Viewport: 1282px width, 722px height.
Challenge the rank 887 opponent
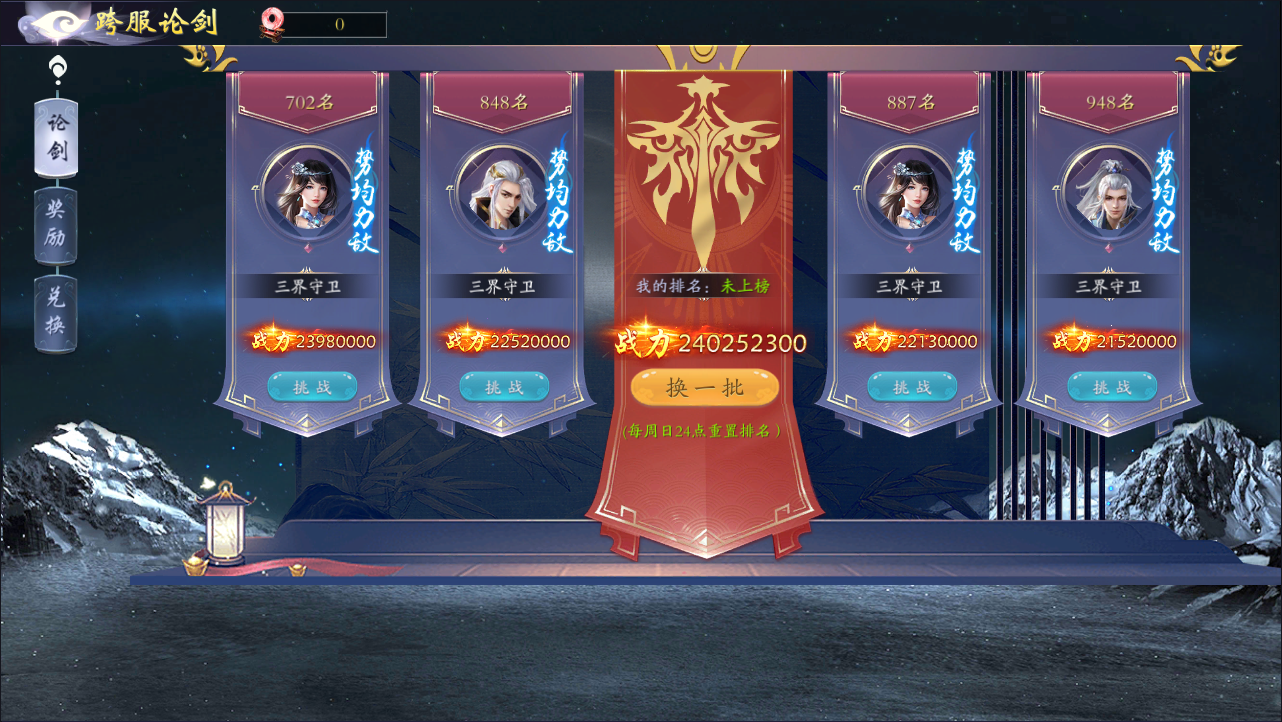pos(911,387)
